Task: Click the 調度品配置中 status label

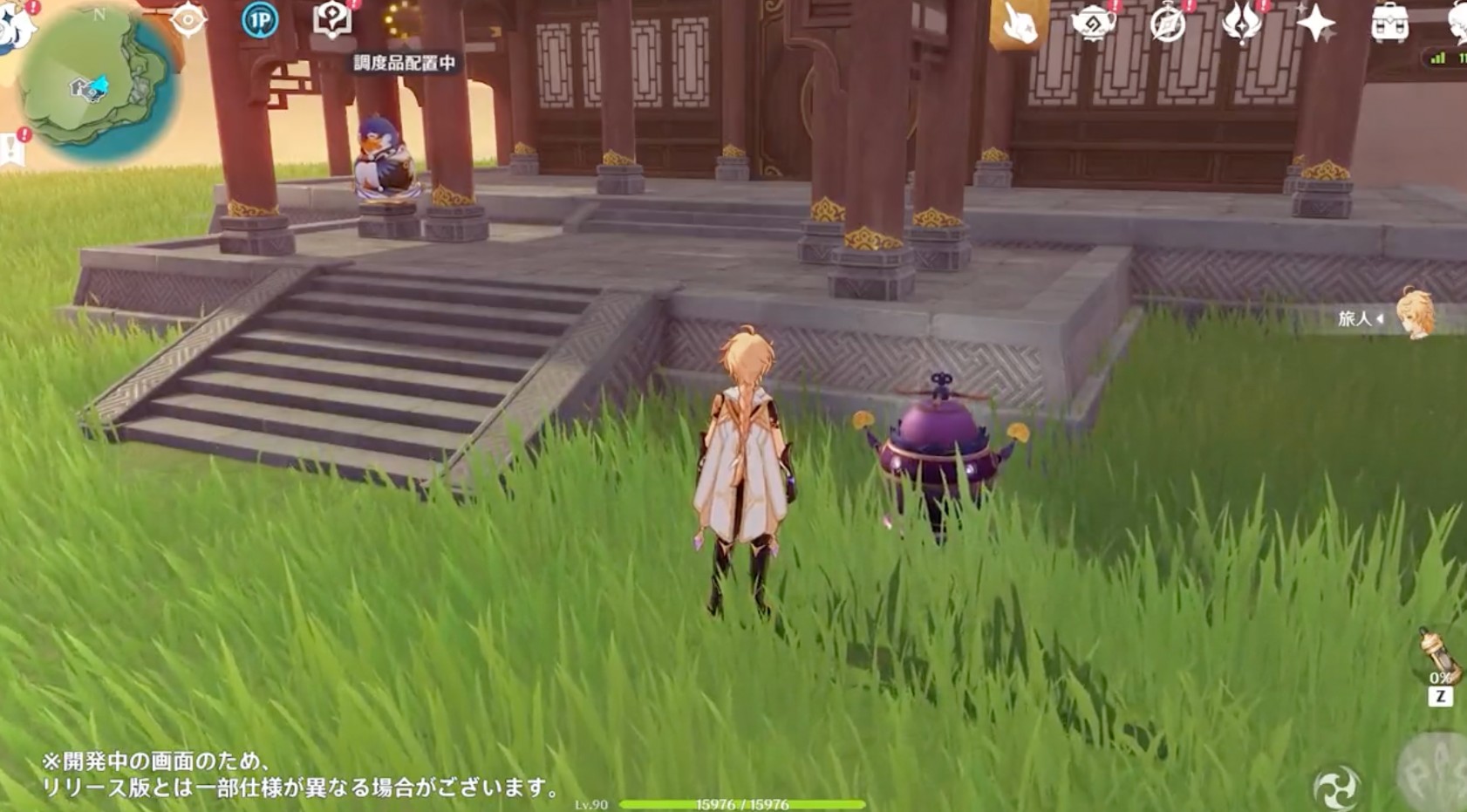Action: (402, 64)
